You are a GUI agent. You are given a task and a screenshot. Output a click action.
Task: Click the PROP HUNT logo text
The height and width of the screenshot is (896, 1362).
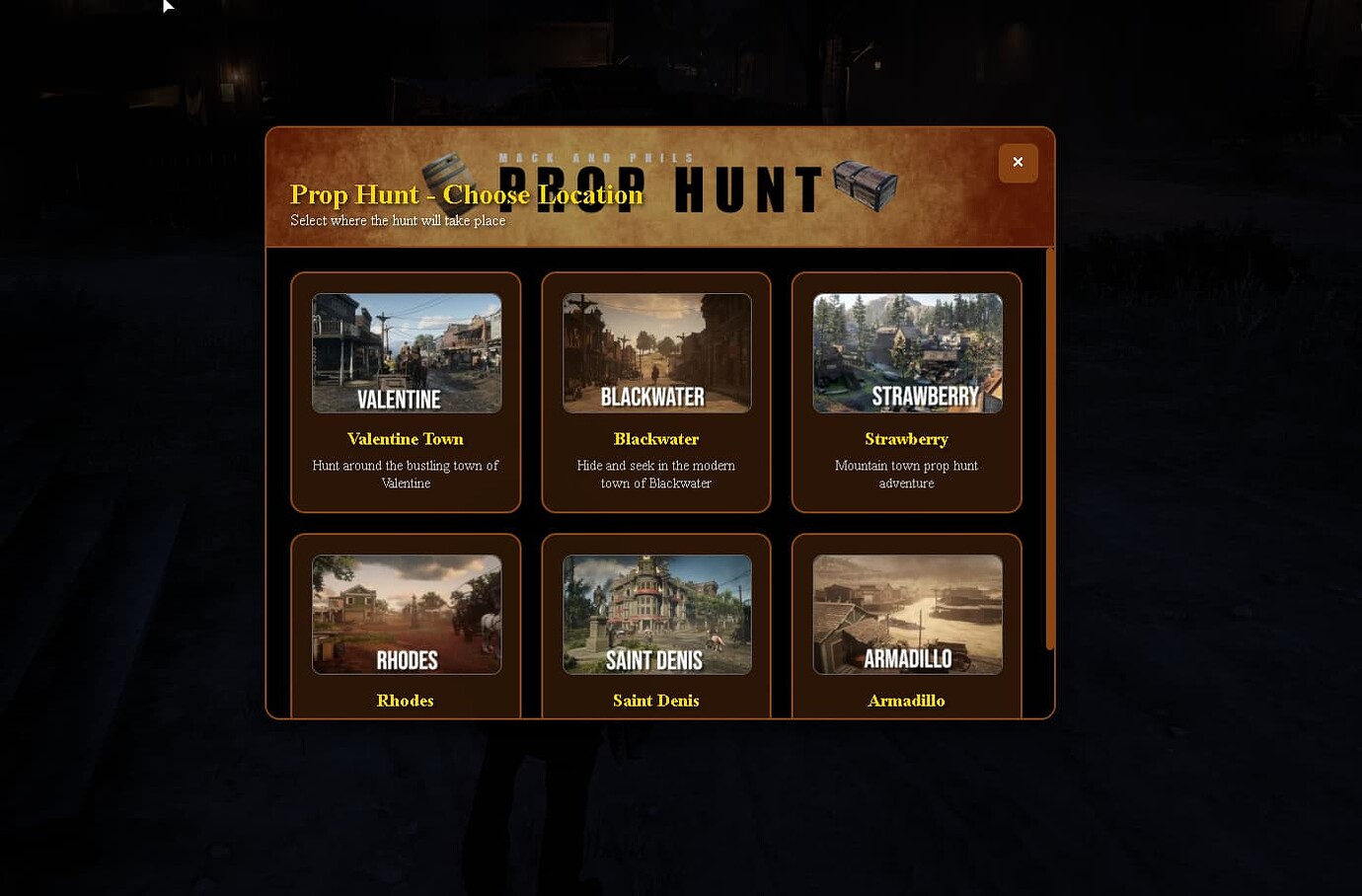click(656, 187)
